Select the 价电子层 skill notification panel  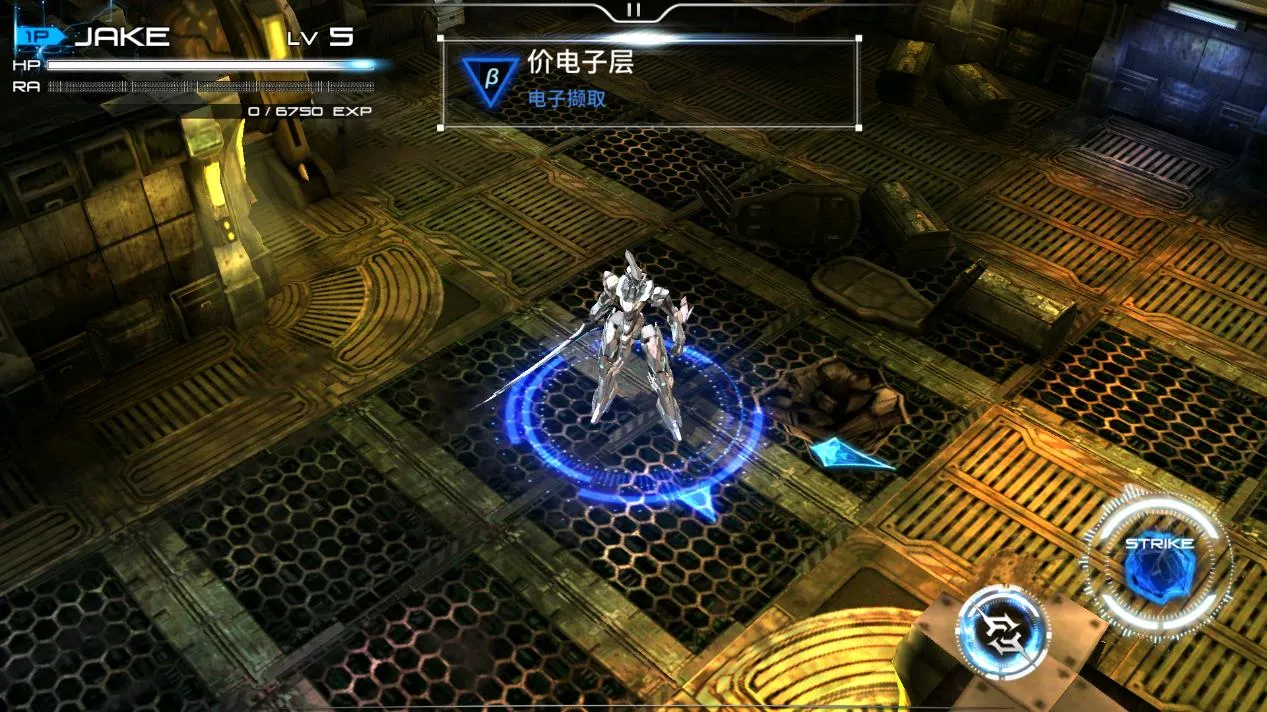coord(649,83)
